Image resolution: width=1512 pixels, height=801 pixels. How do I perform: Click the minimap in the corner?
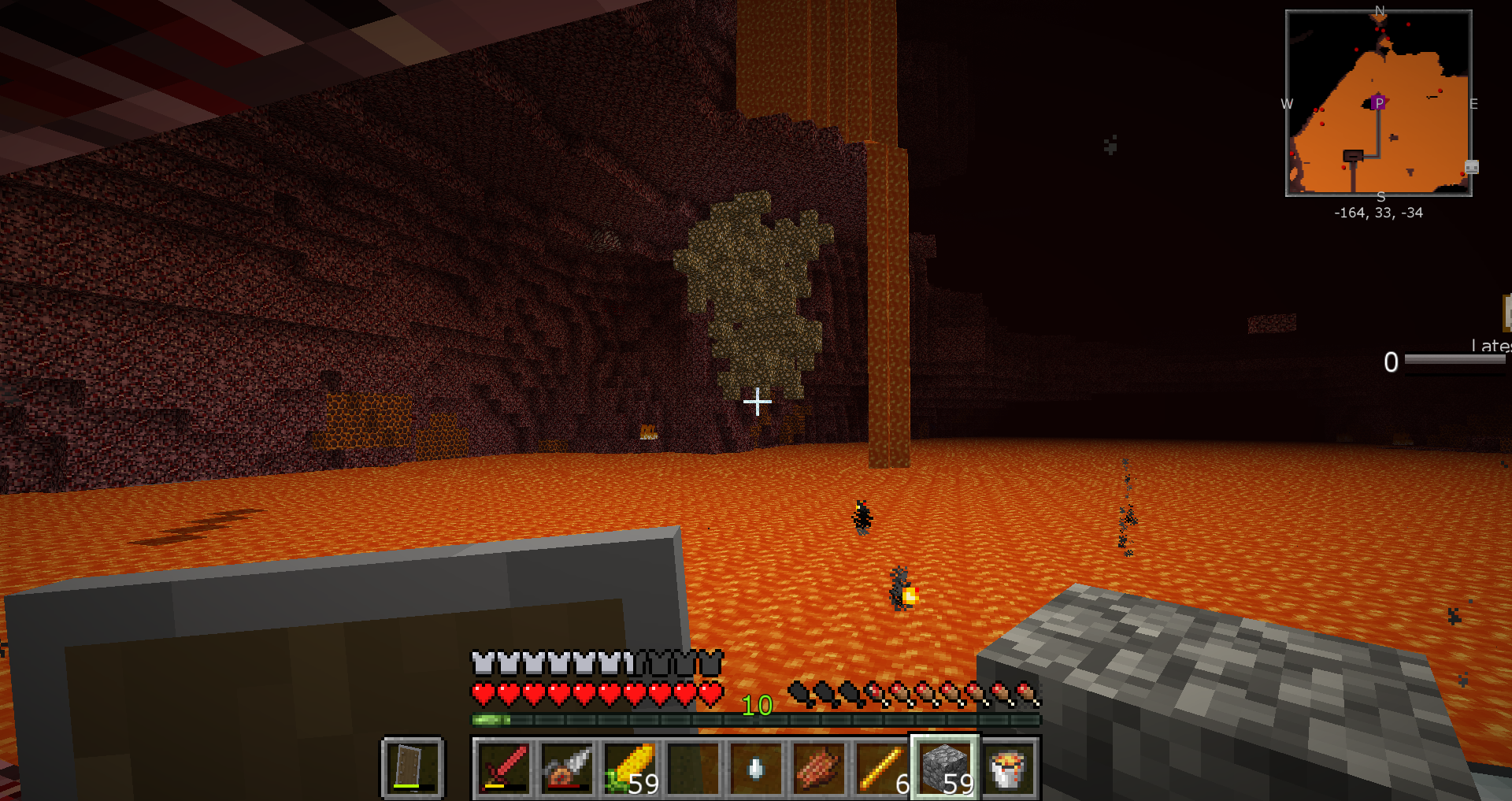(1378, 102)
